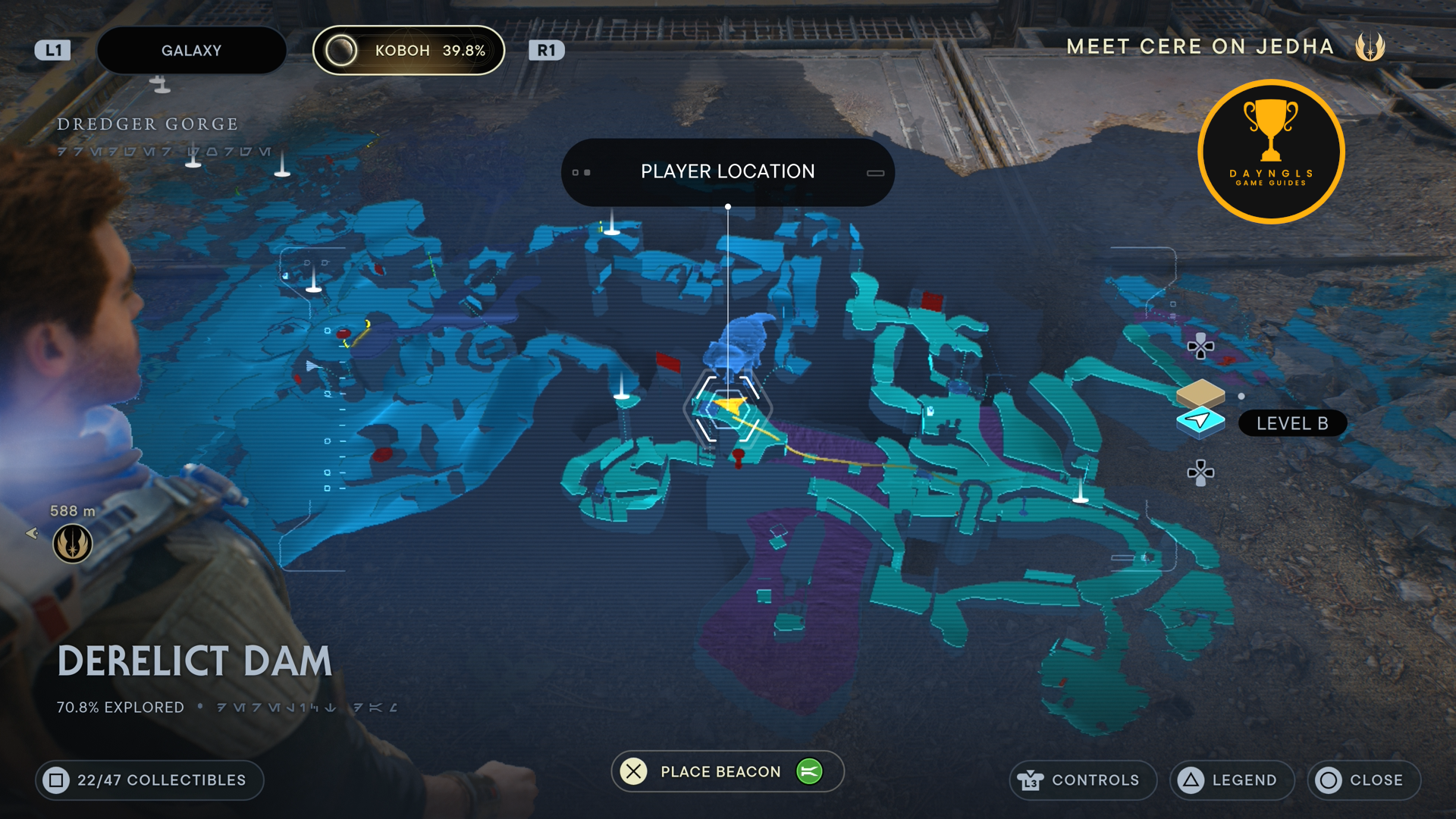Select the Level B floor layer icon
This screenshot has height=819, width=1456.
1200,421
